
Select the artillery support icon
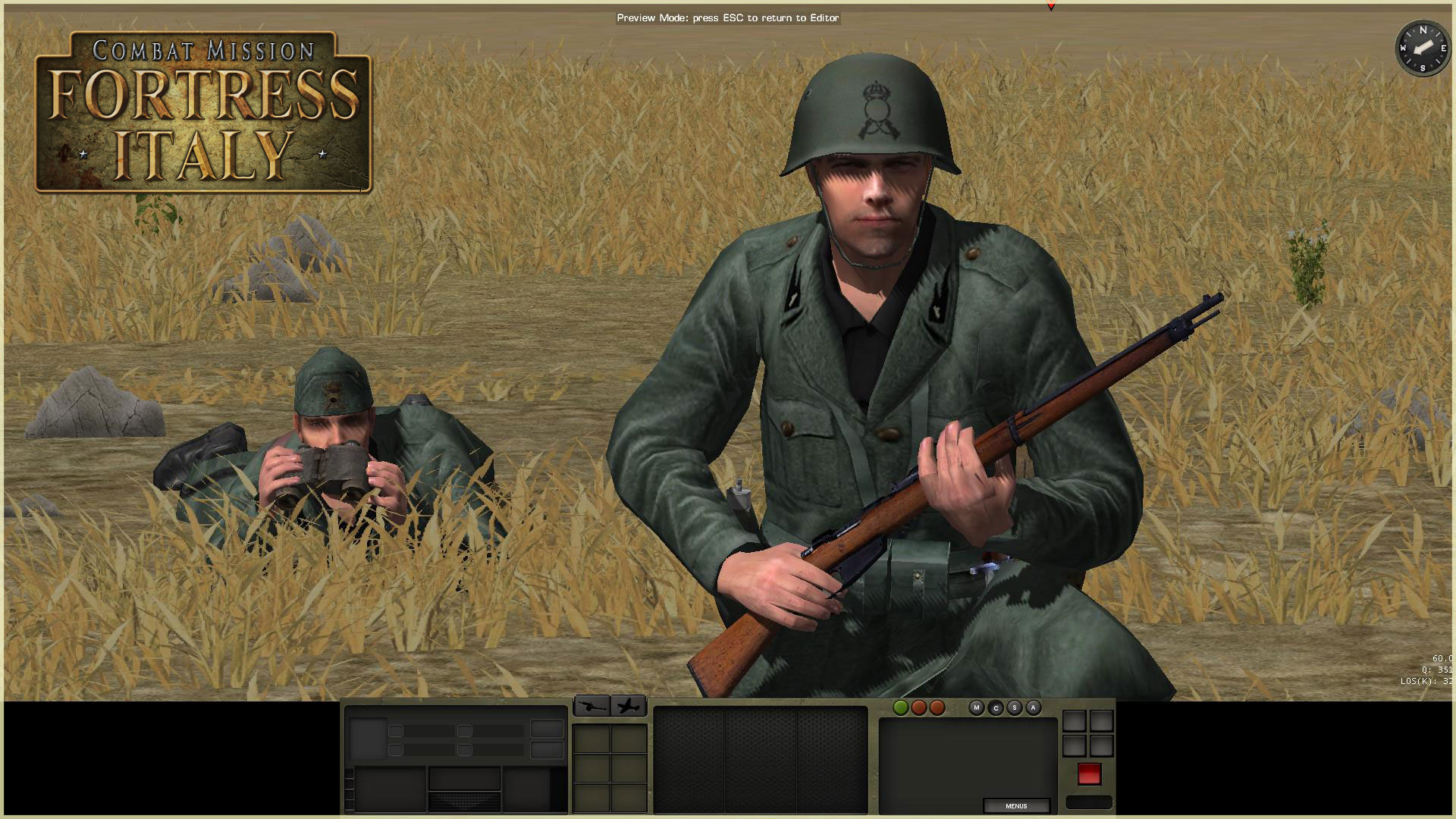591,705
